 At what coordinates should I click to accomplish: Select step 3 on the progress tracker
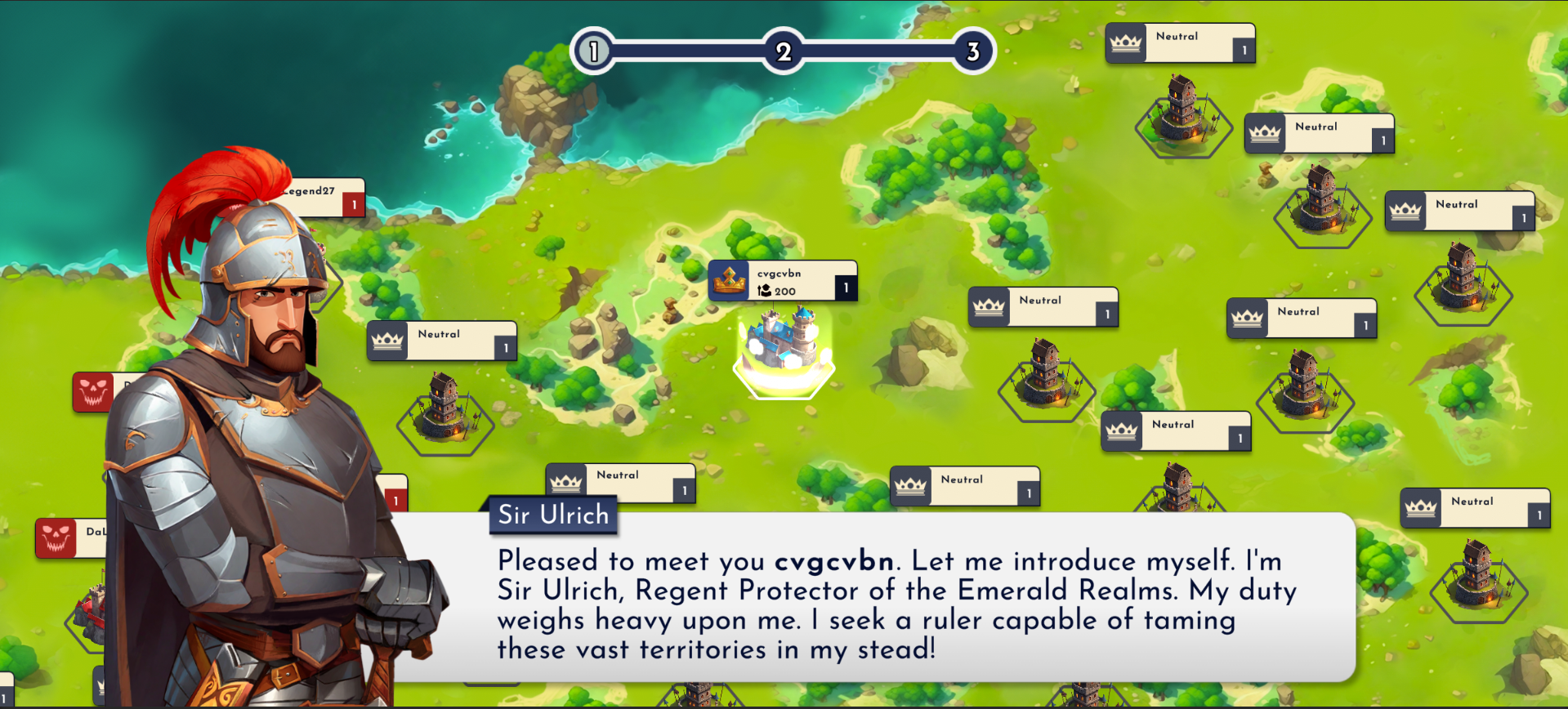tap(972, 51)
